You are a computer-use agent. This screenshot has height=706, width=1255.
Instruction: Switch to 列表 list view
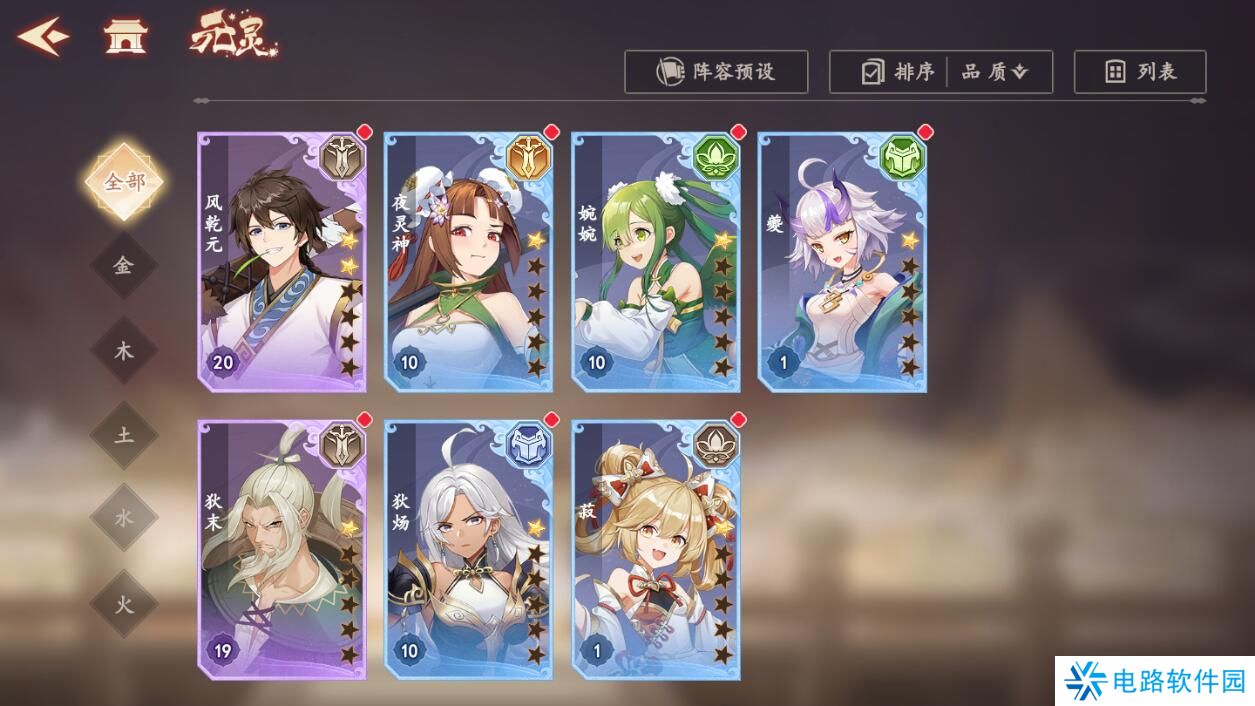coord(1140,72)
